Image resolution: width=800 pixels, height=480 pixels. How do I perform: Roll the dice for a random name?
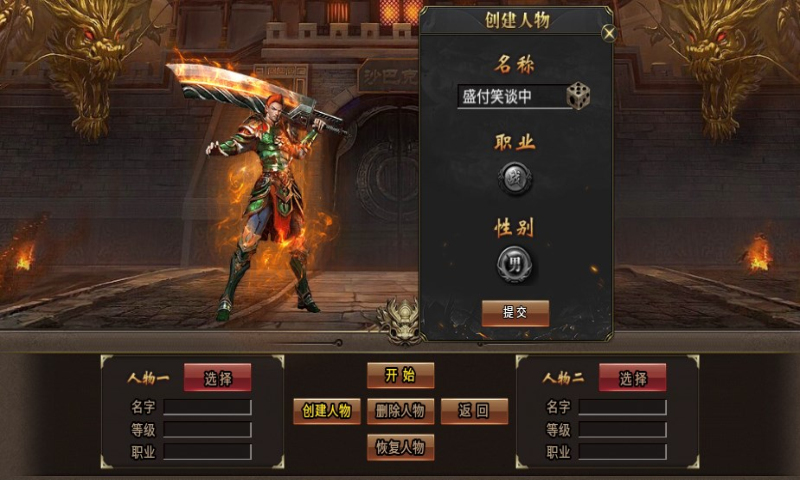click(579, 96)
